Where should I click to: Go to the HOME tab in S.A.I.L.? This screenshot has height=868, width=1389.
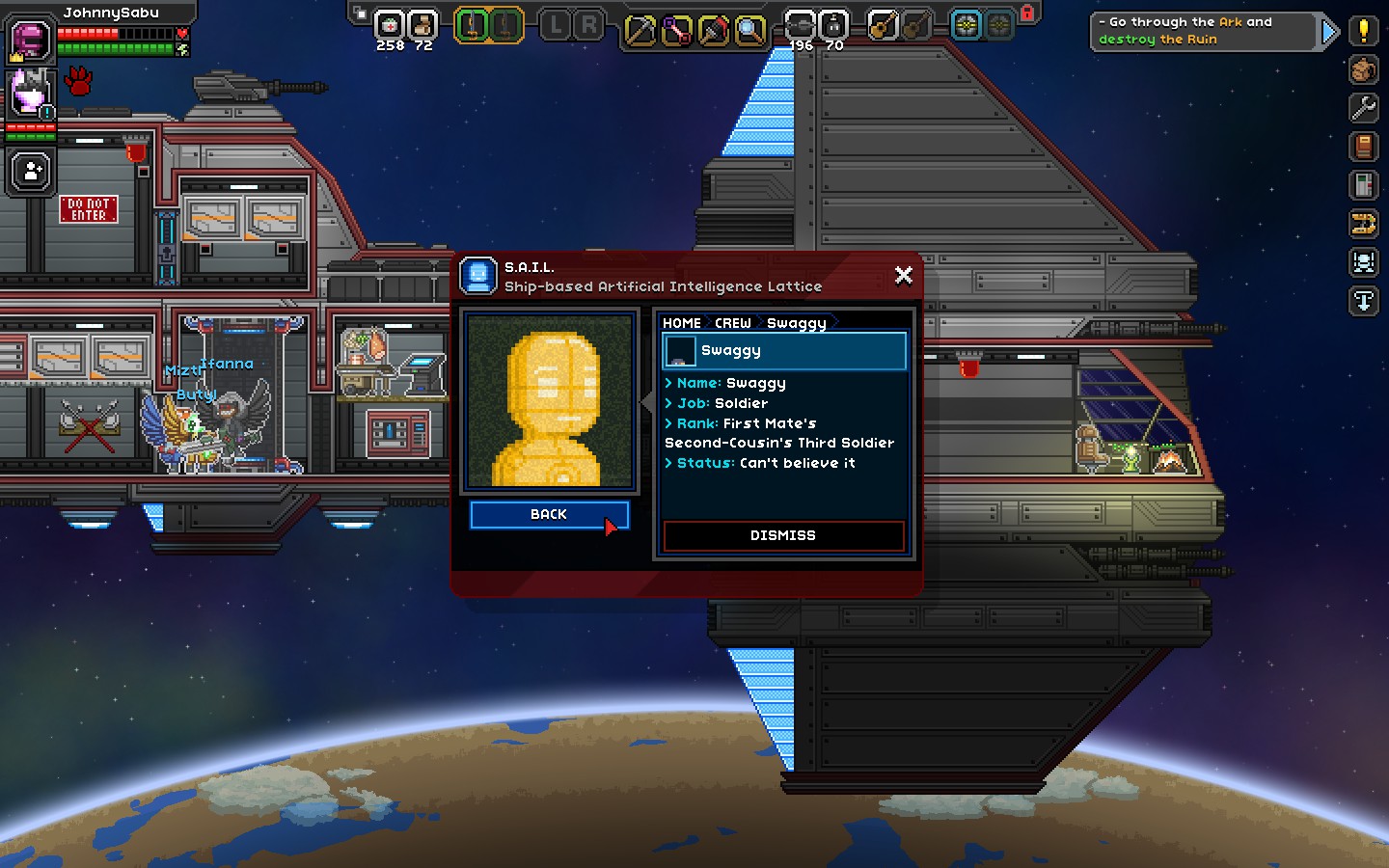(x=683, y=322)
